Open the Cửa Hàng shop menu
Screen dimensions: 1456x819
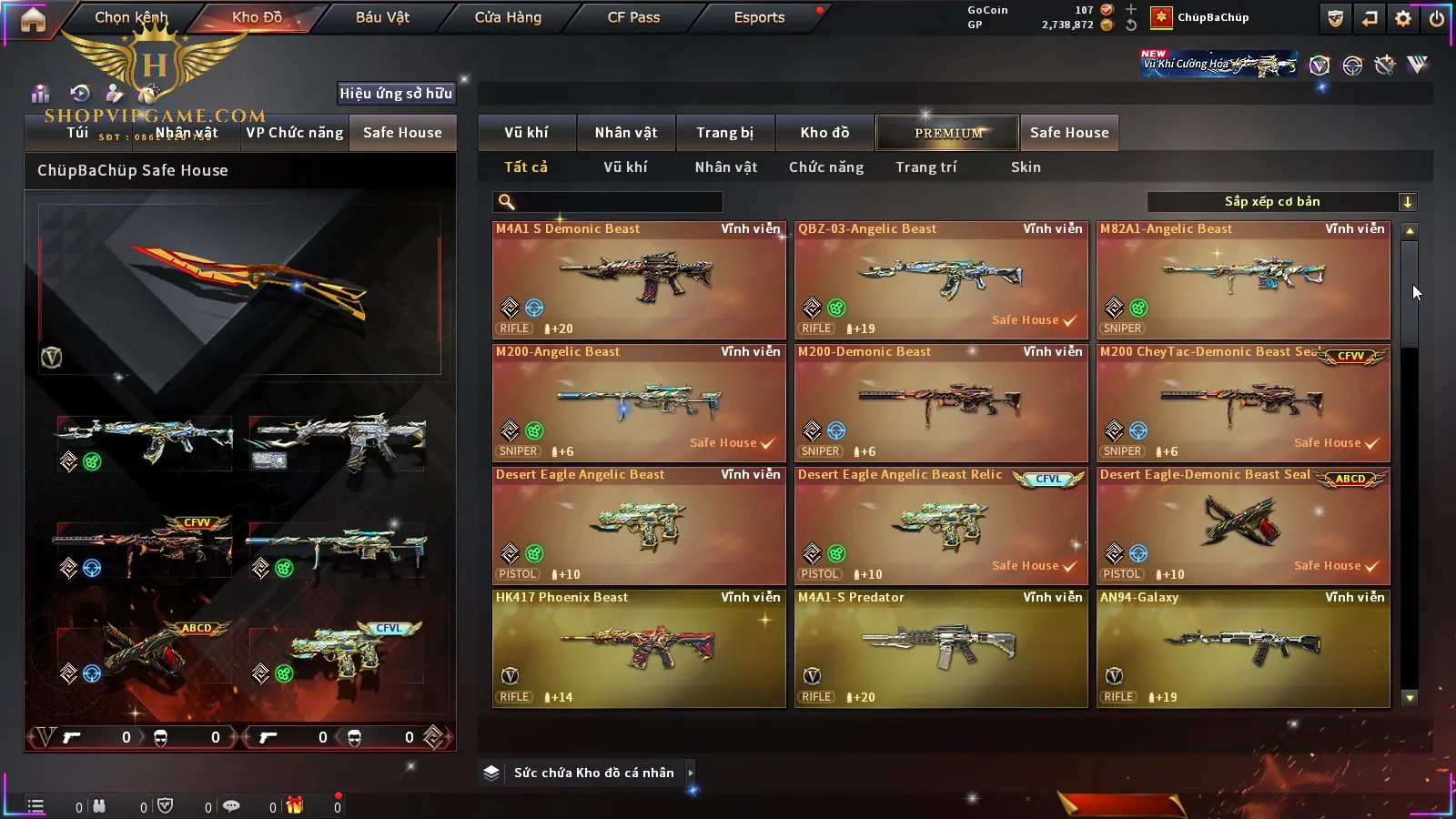point(508,17)
